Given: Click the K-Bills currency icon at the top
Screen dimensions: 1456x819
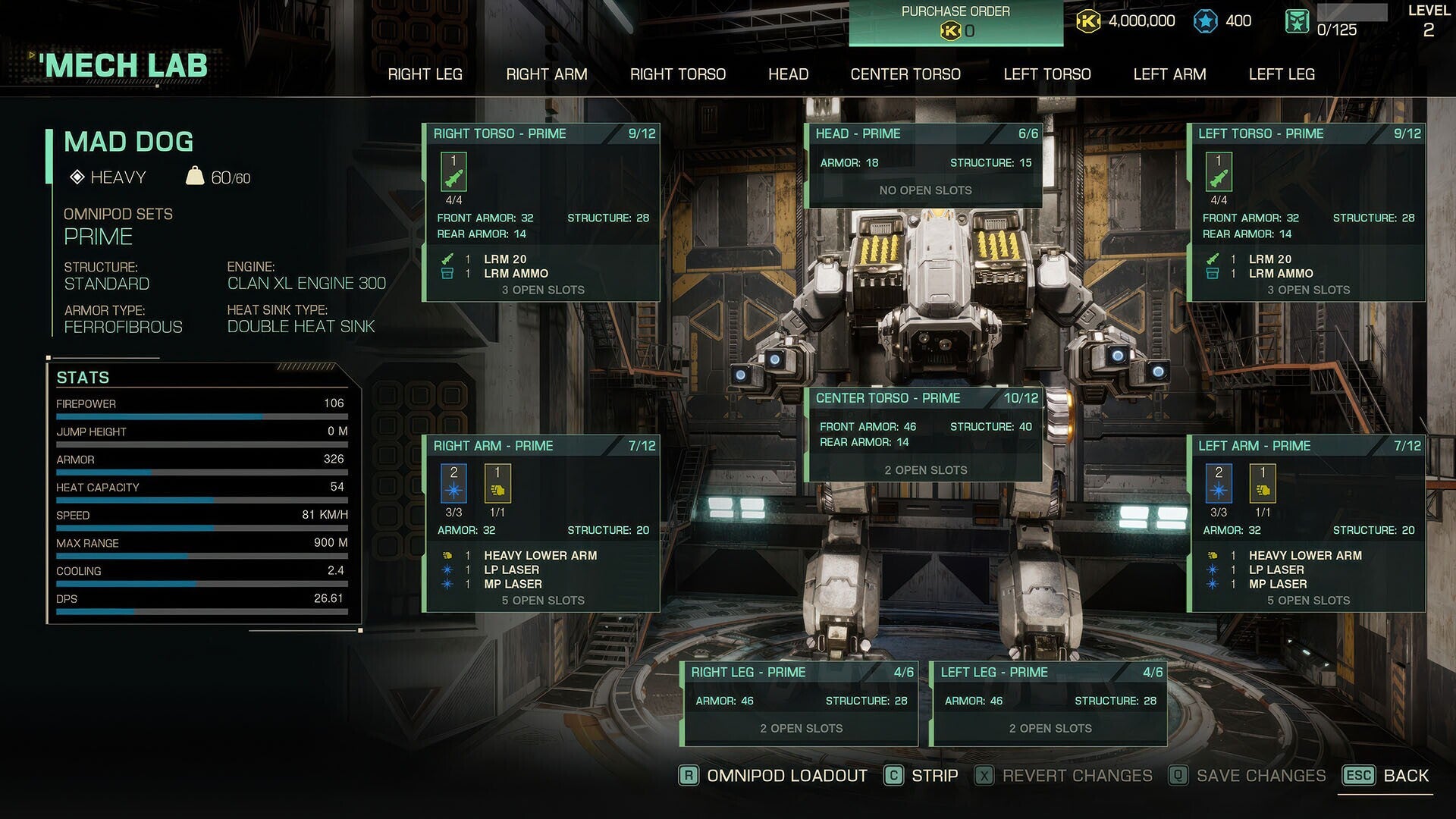Looking at the screenshot, I should click(1087, 20).
